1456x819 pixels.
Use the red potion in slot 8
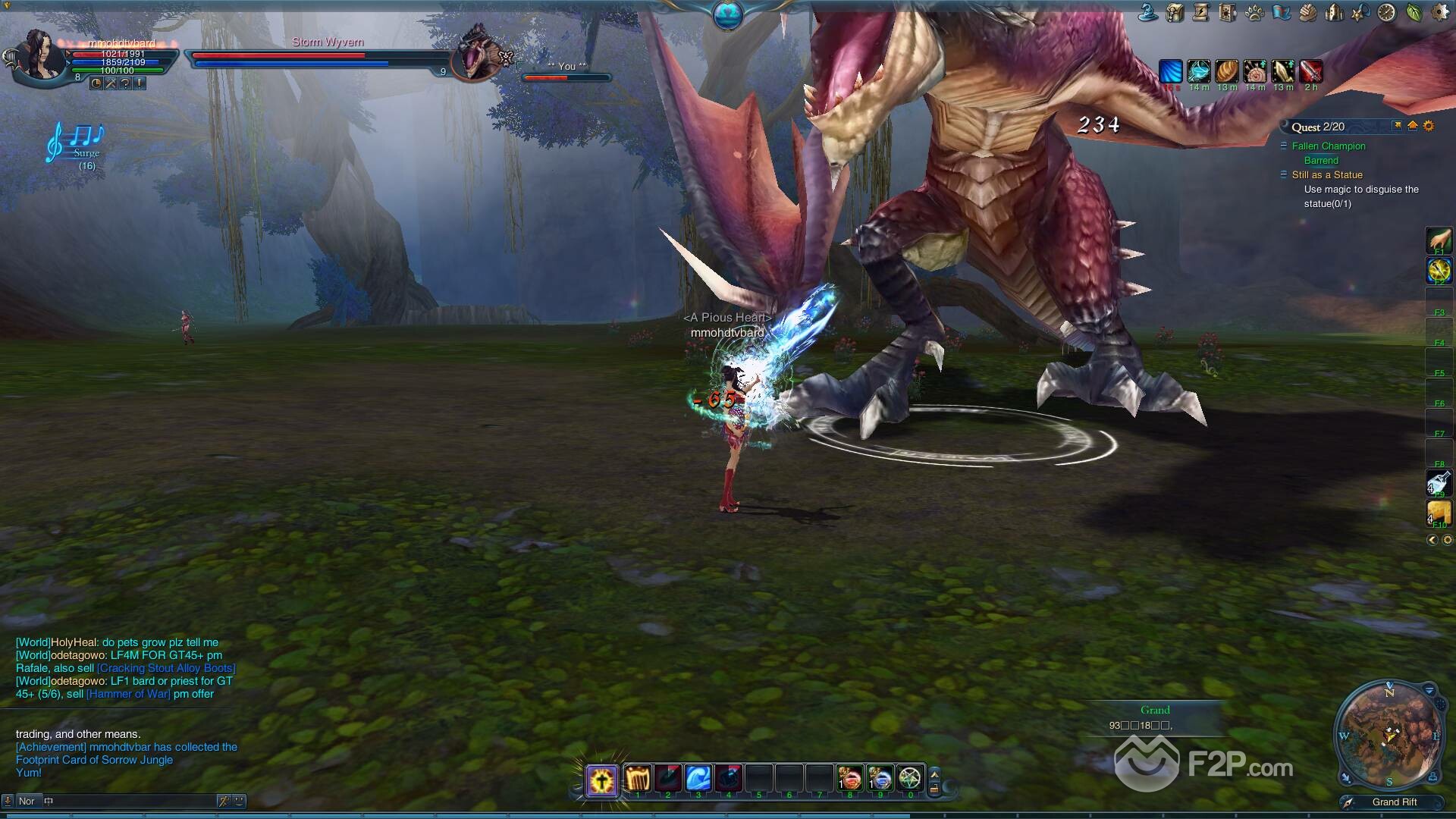[849, 779]
